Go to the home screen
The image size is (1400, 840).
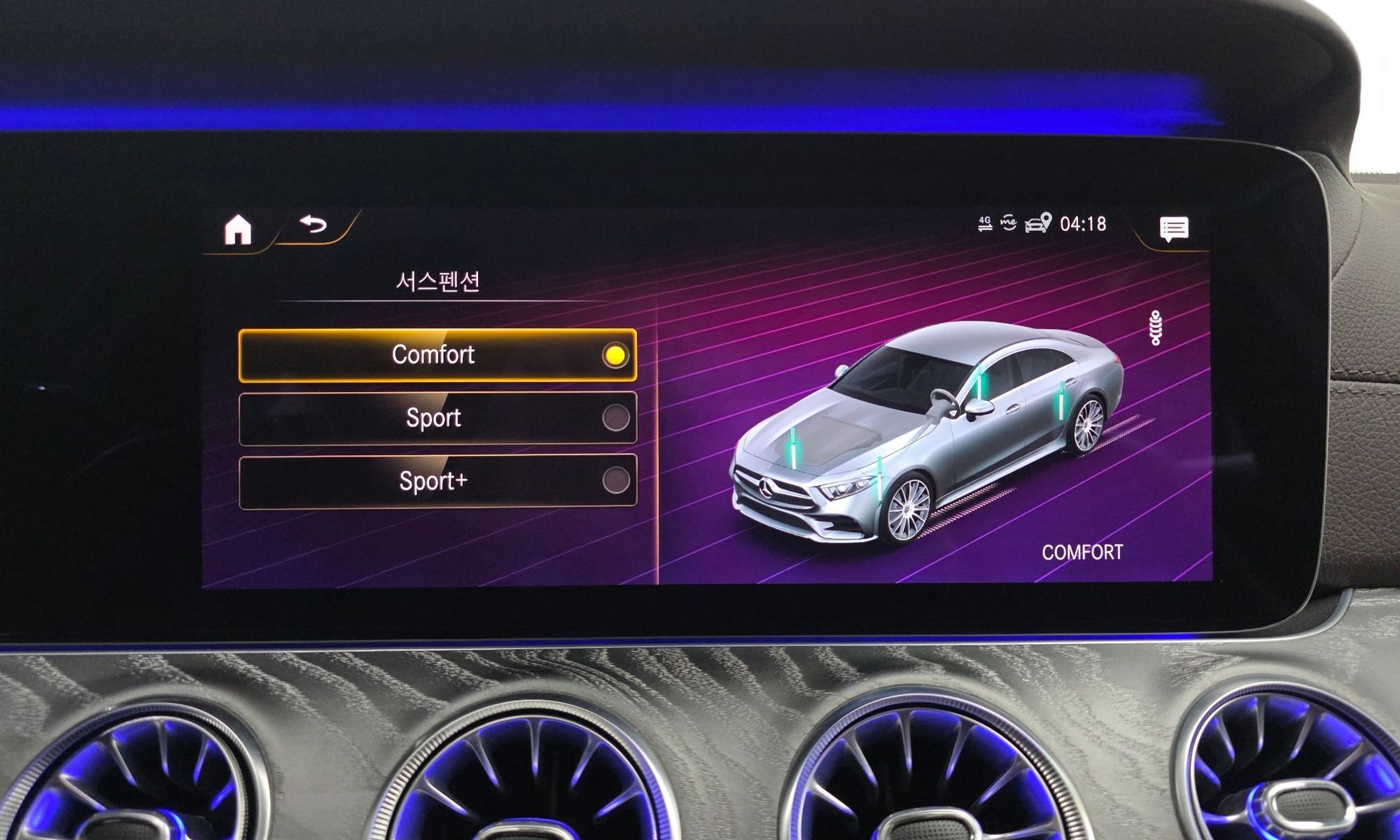[238, 230]
